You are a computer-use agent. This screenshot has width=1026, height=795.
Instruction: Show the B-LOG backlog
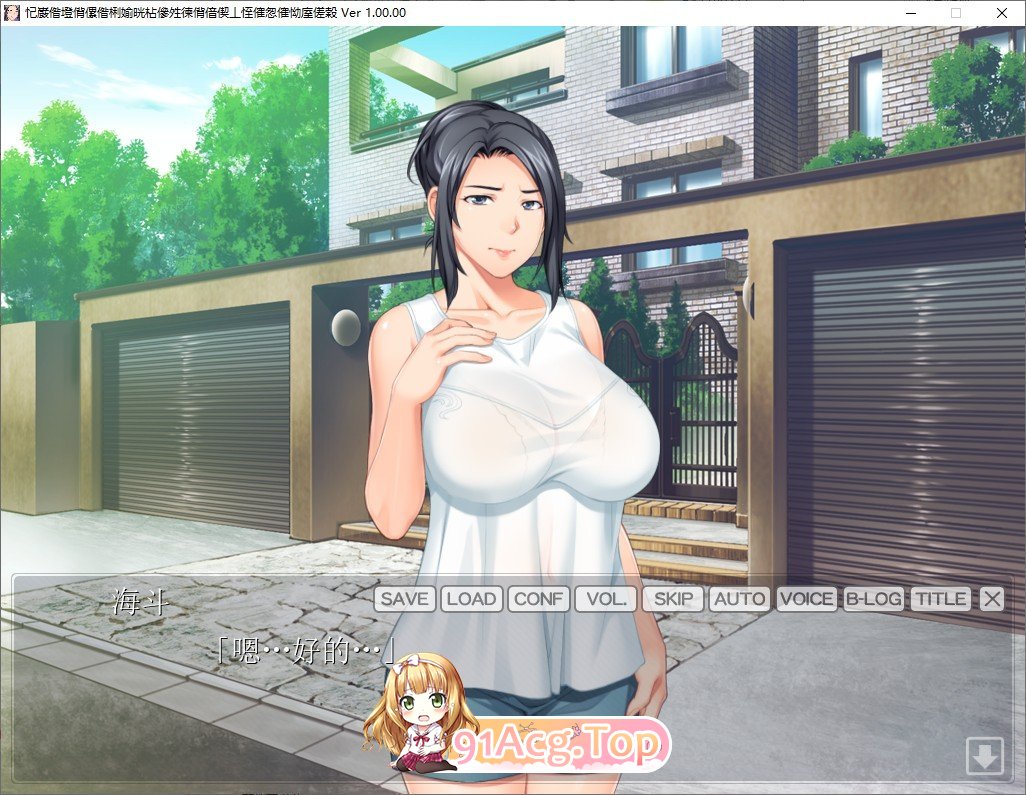874,599
